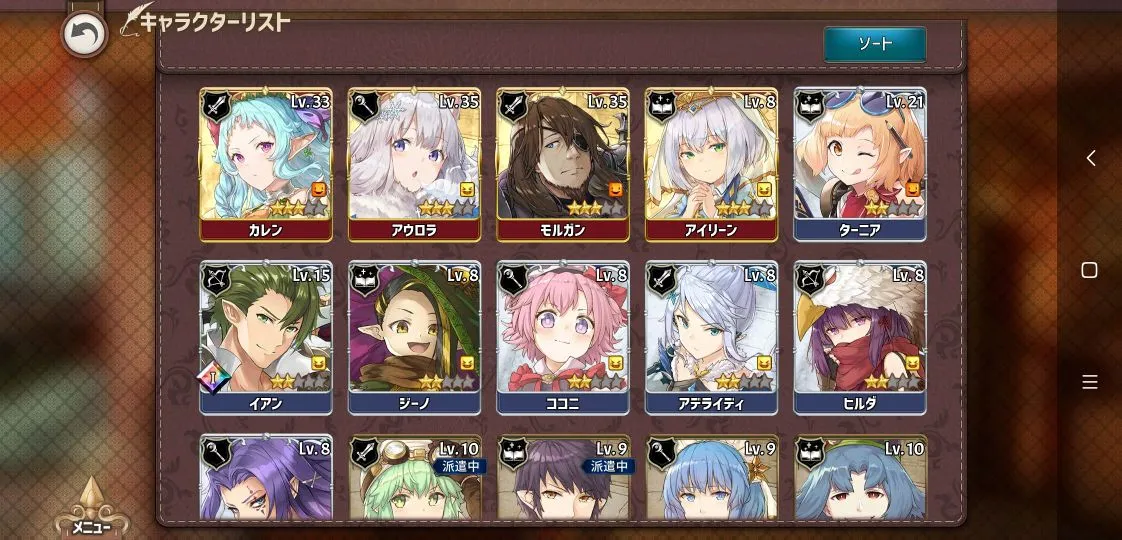
Task: Open the Android recent apps button
Action: click(1090, 382)
